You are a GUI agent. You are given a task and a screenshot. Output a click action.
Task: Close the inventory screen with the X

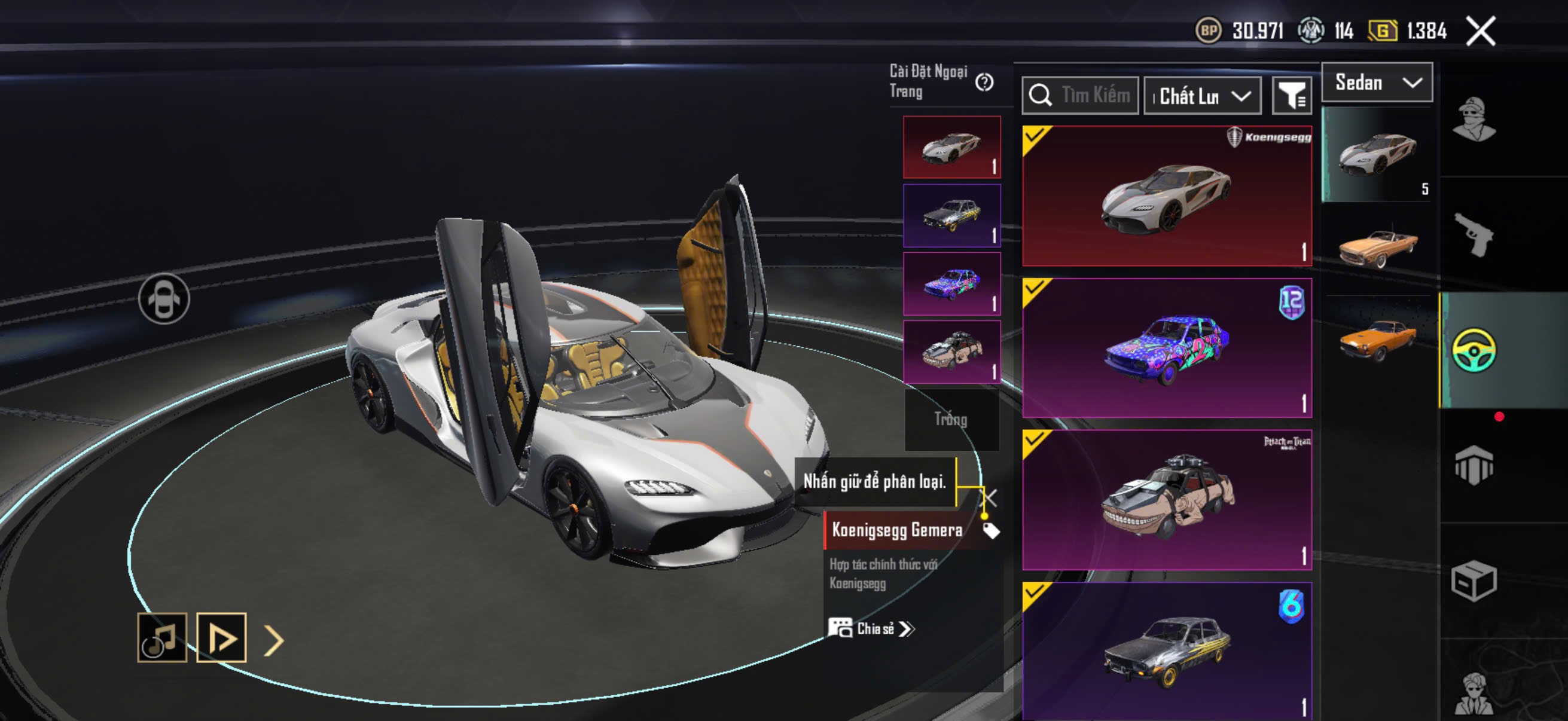(1480, 31)
